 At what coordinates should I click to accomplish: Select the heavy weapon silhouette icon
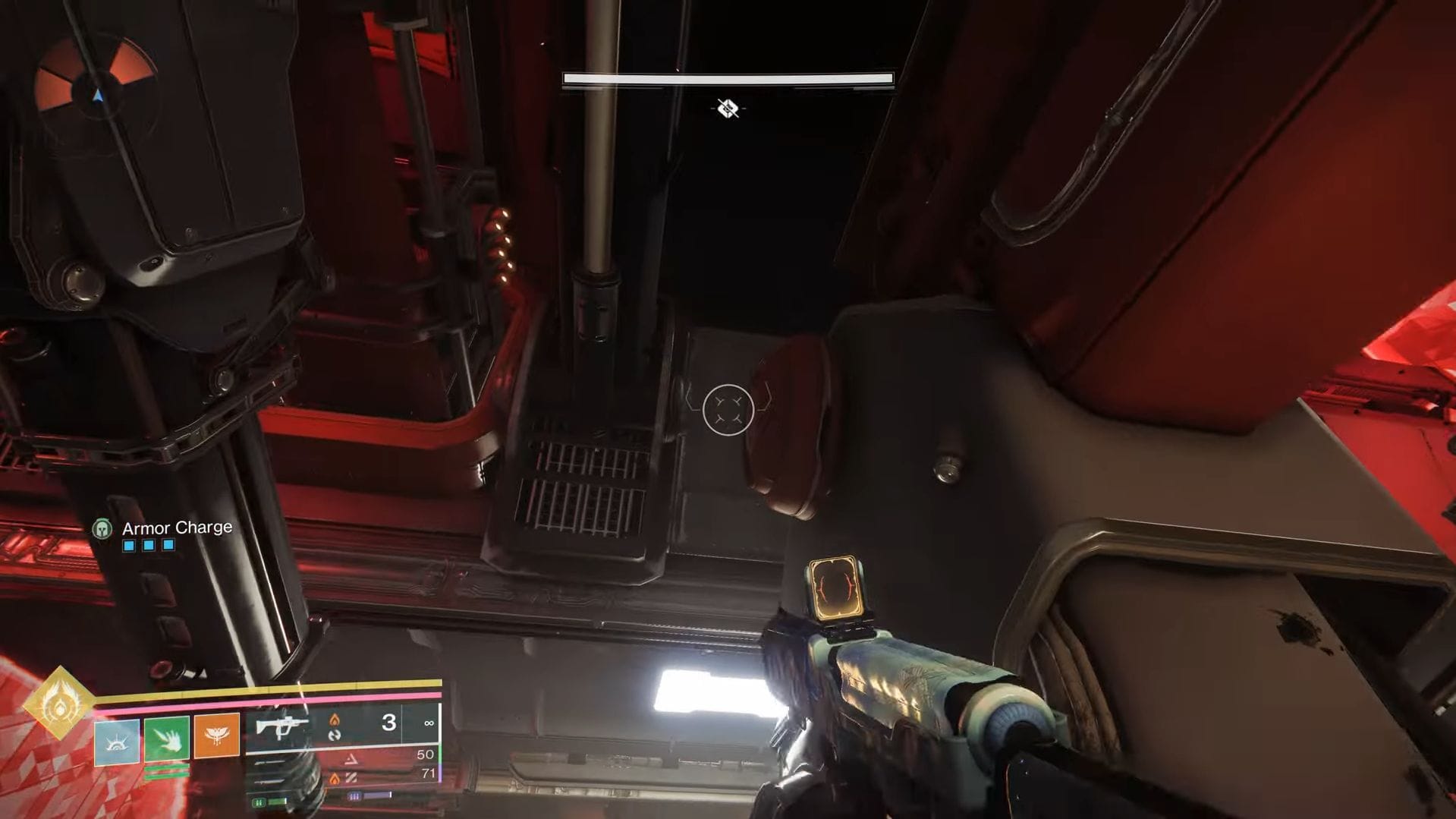(x=269, y=780)
